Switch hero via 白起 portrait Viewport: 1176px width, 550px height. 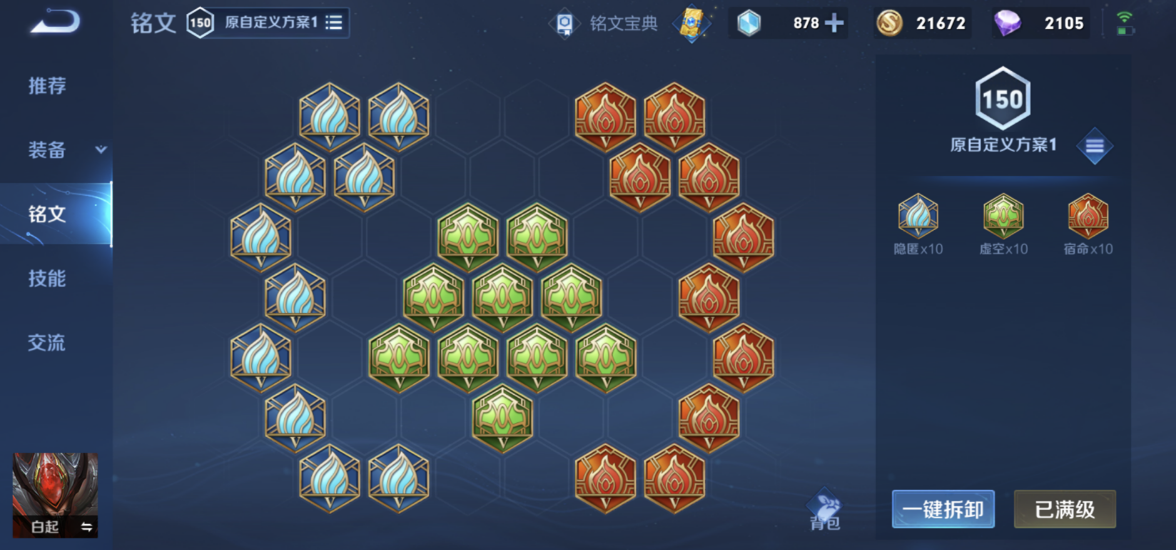(55, 495)
